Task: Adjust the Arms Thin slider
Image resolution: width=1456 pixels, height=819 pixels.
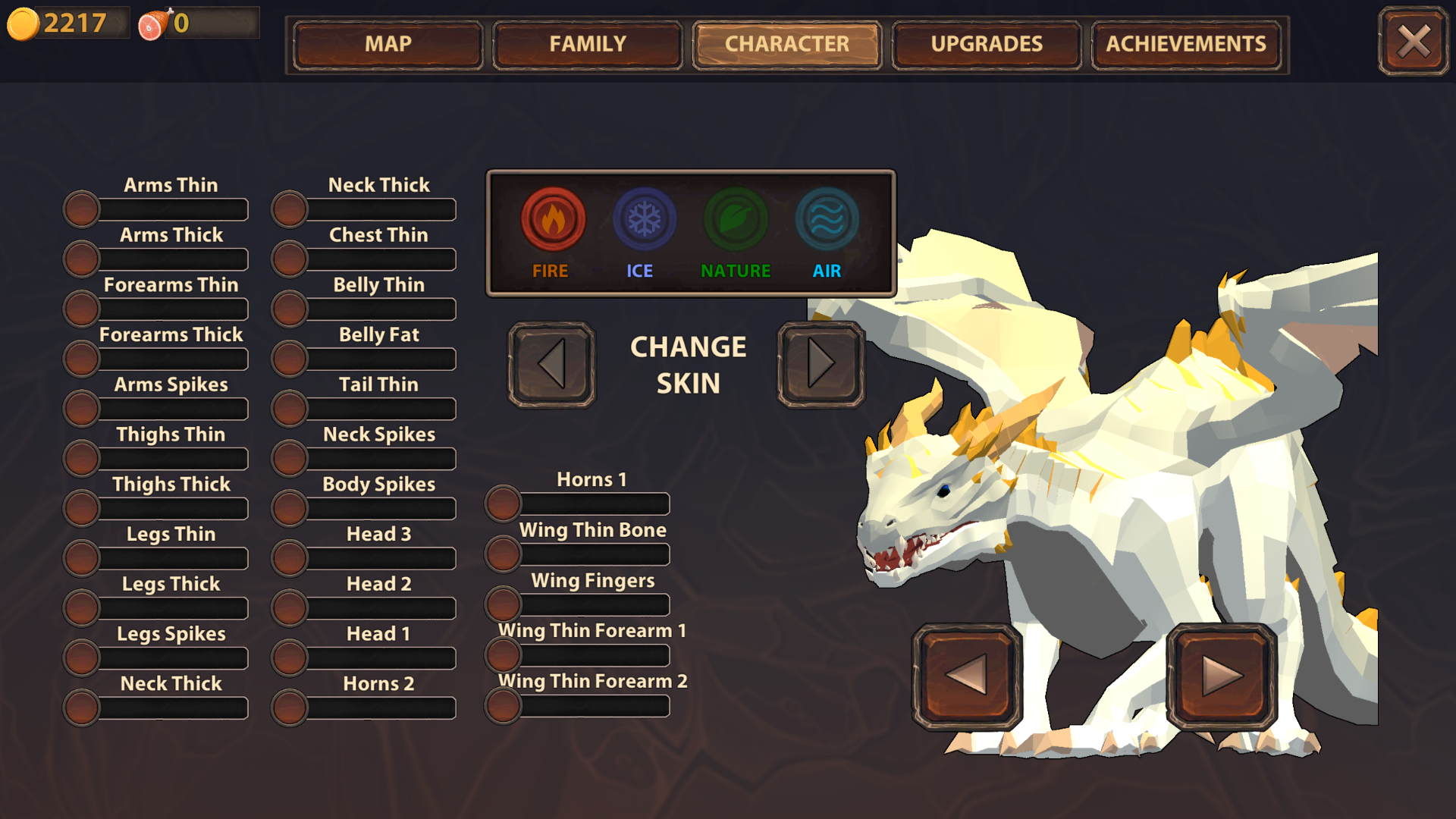Action: point(82,209)
